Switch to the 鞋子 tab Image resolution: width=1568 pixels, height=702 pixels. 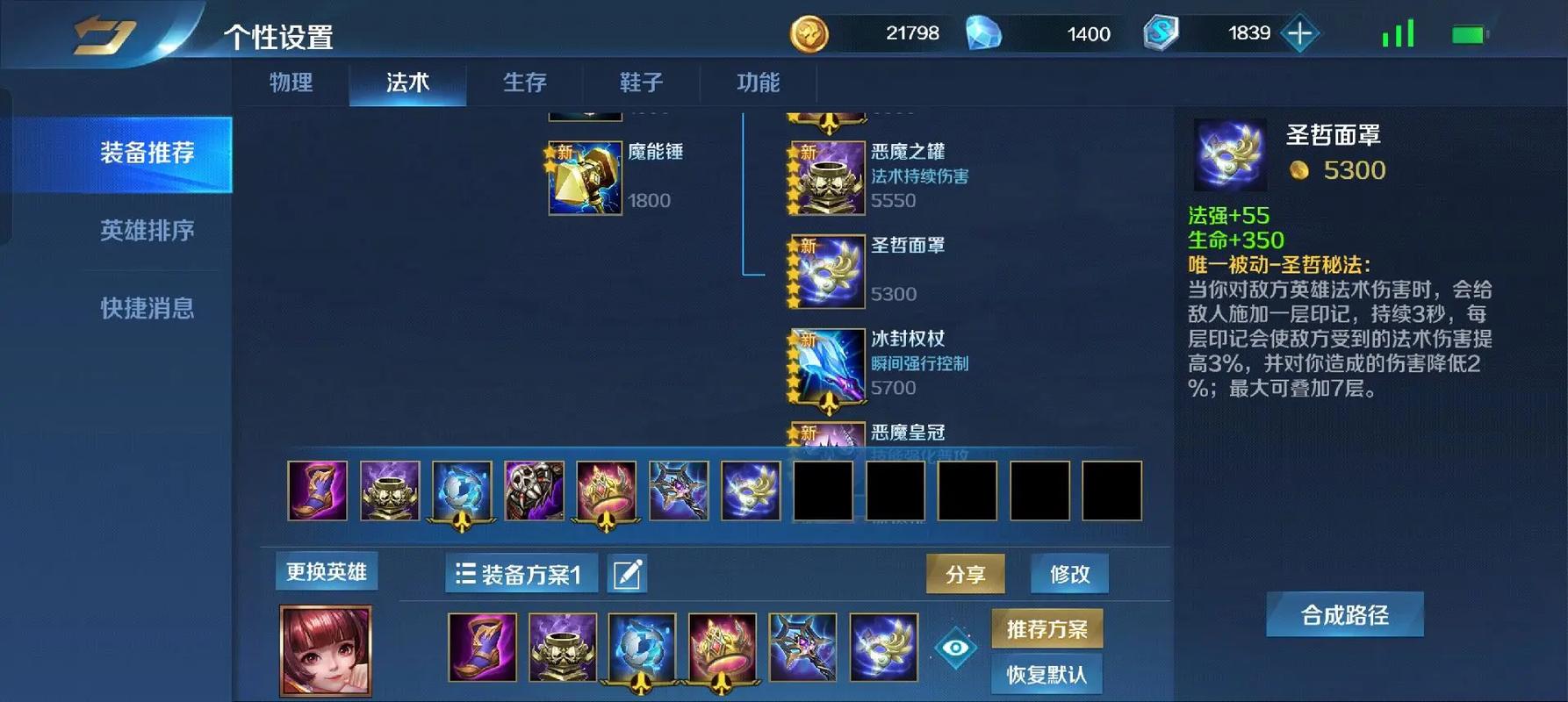(x=640, y=82)
